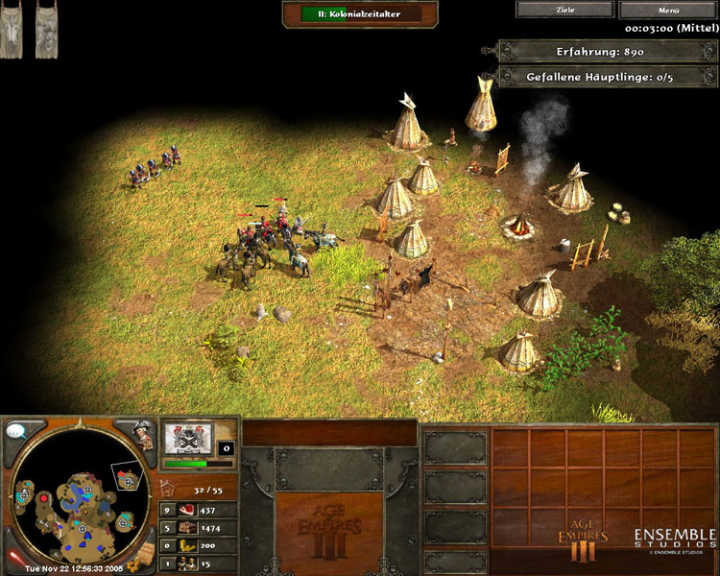Click the wood resource row
The height and width of the screenshot is (576, 720).
point(199,528)
